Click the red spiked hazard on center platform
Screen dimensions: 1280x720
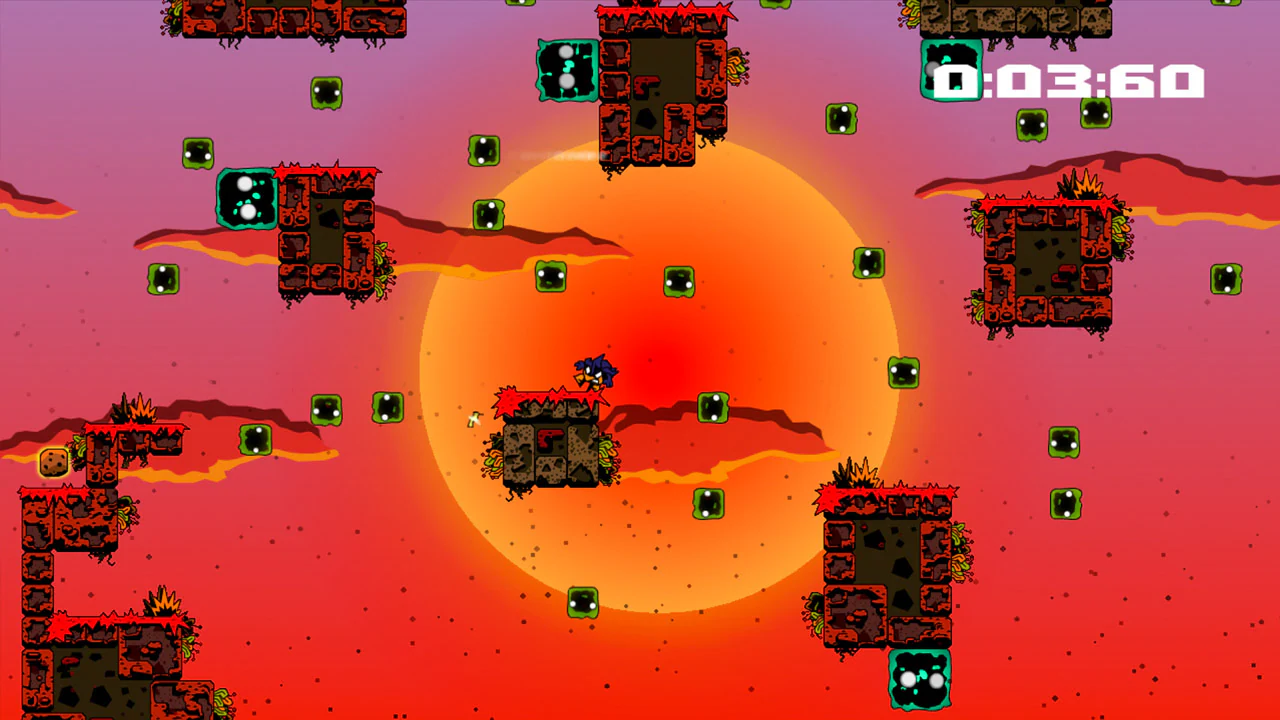point(550,396)
